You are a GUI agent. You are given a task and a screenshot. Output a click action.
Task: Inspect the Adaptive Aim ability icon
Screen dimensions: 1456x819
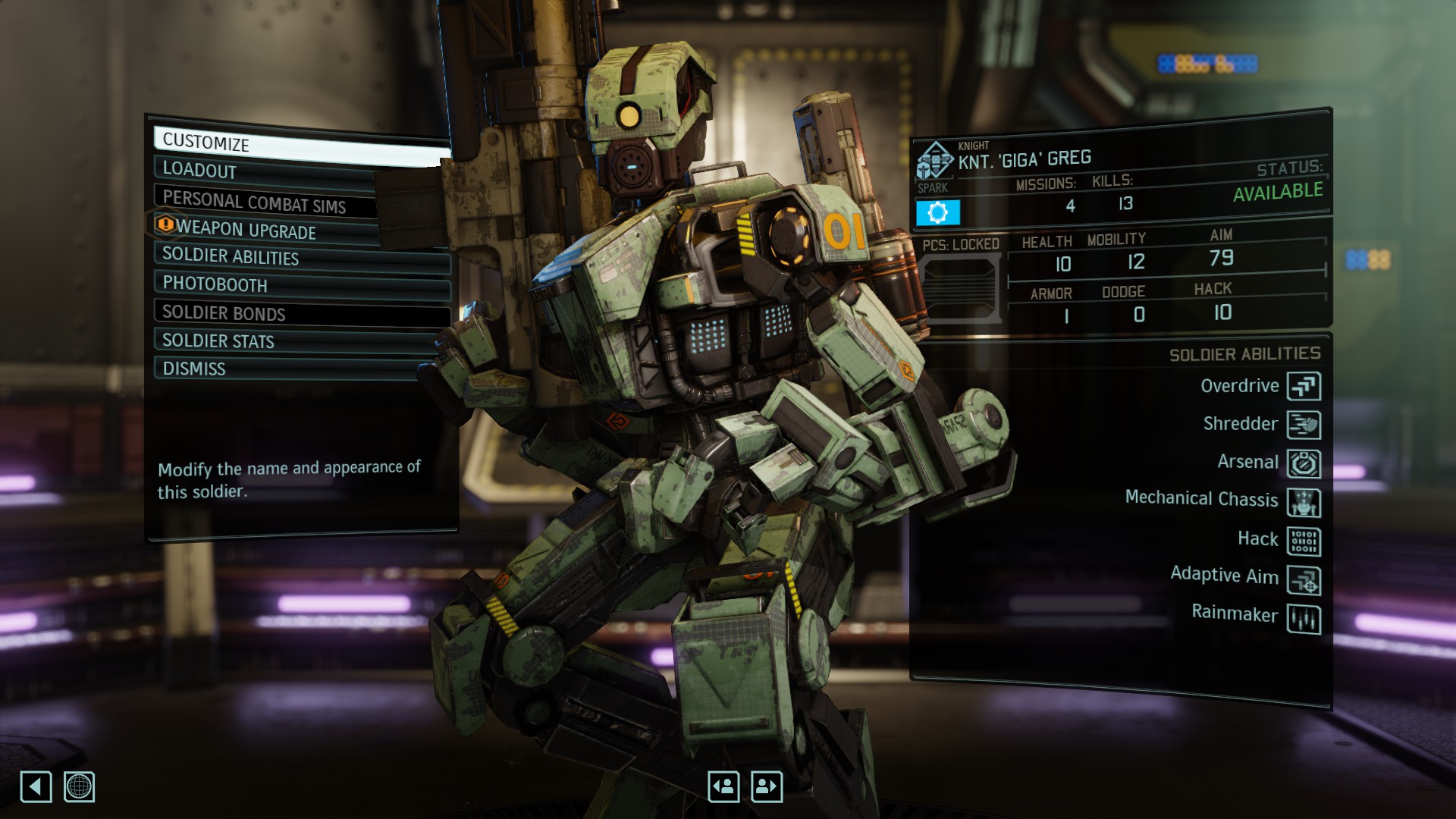(x=1304, y=581)
